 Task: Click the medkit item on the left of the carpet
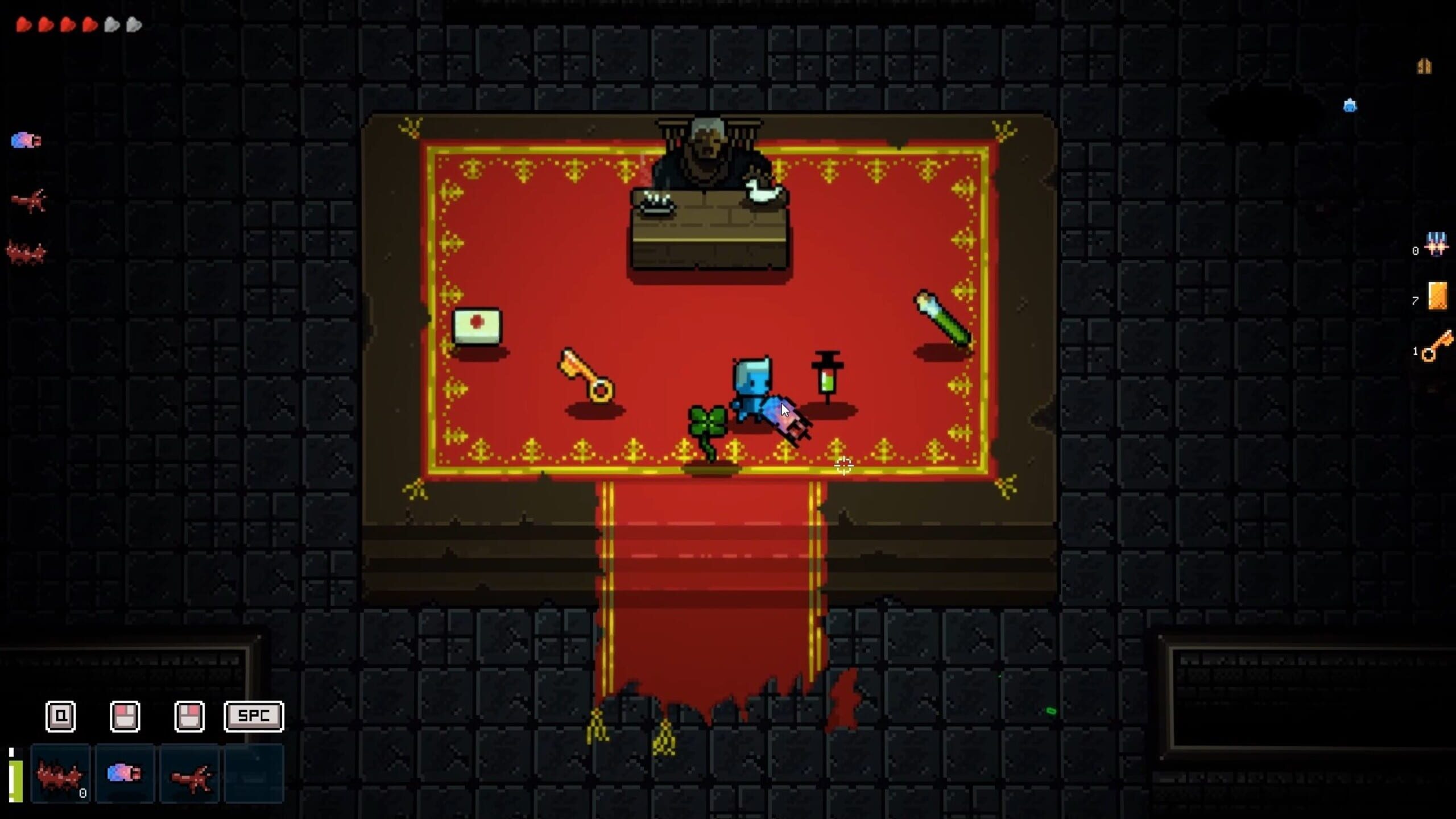point(478,324)
